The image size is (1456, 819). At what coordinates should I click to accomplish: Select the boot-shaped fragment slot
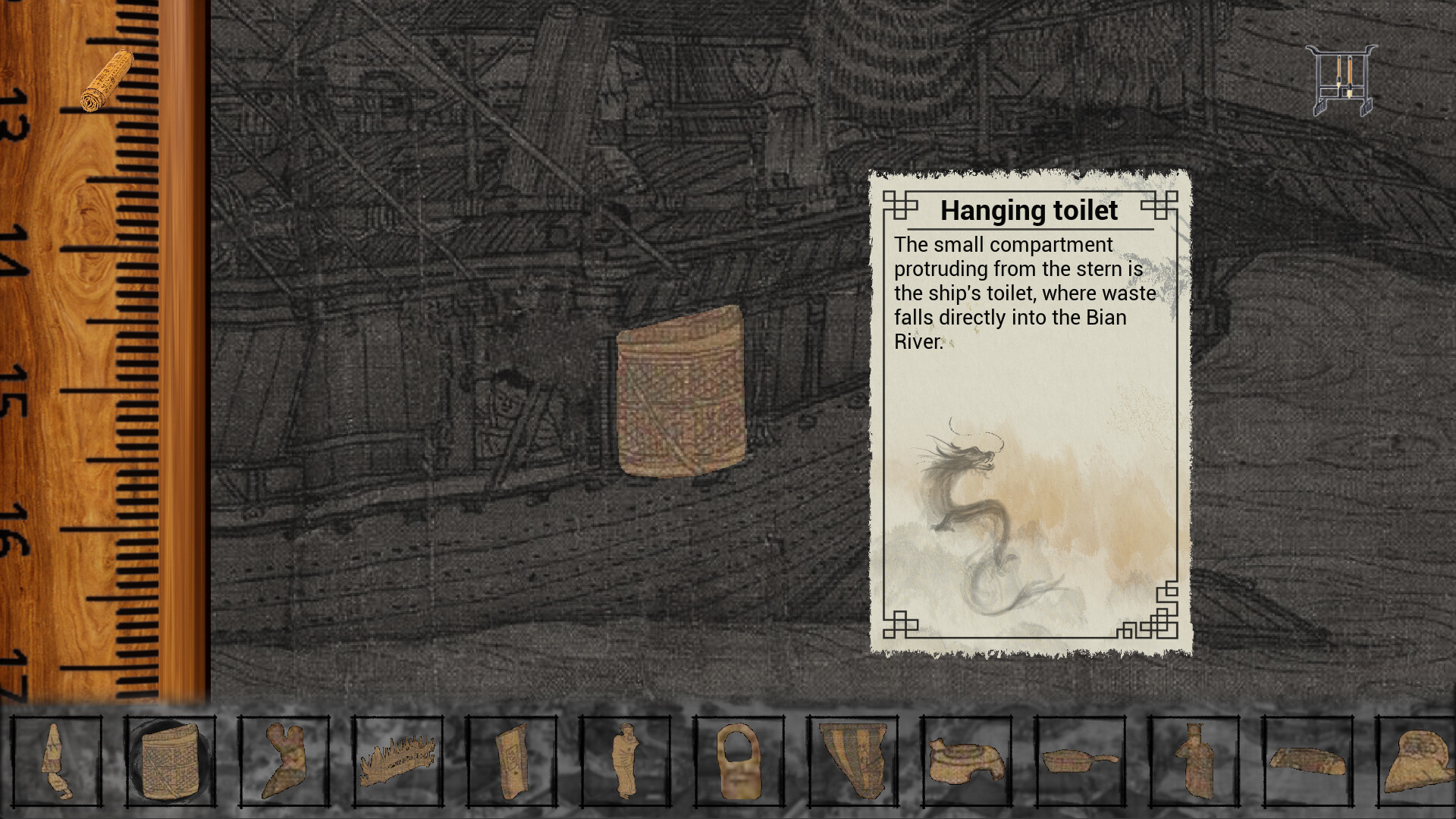click(x=284, y=761)
